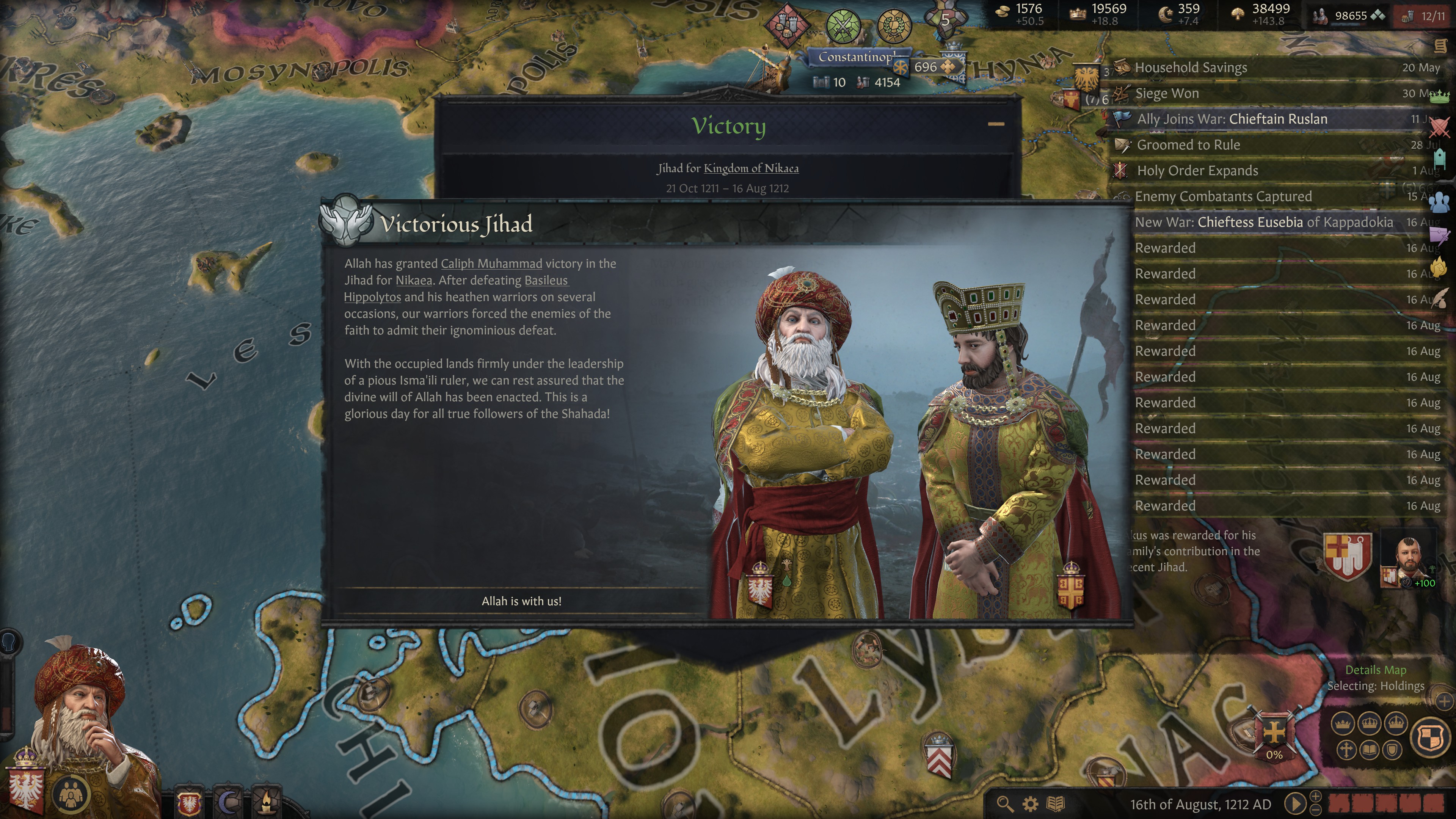Open the encyclopedia book icon
Image resolution: width=1456 pixels, height=819 pixels.
[x=1056, y=804]
